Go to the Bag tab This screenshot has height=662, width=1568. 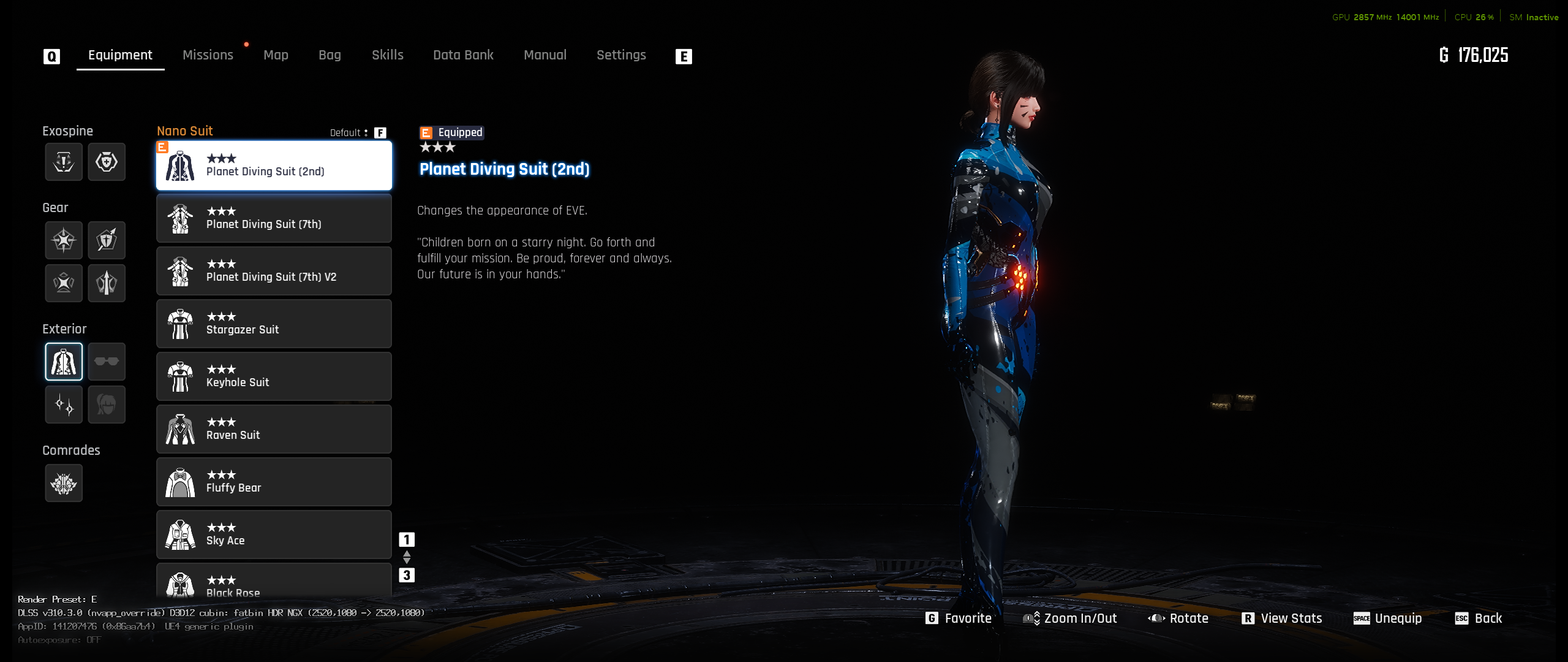tap(330, 55)
